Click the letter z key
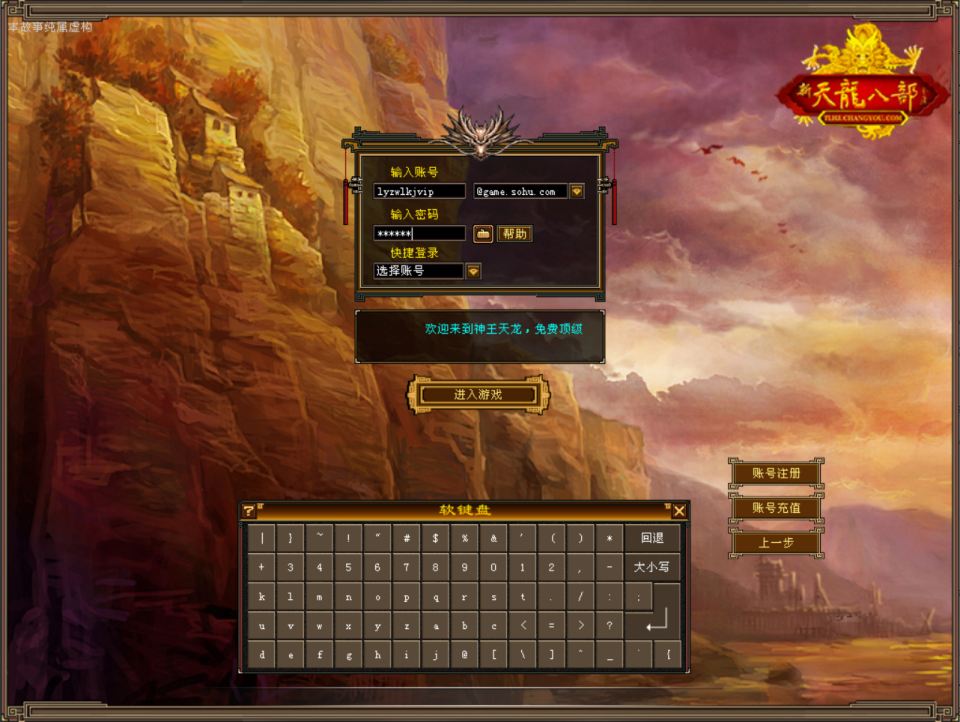Image resolution: width=960 pixels, height=722 pixels. tap(407, 626)
